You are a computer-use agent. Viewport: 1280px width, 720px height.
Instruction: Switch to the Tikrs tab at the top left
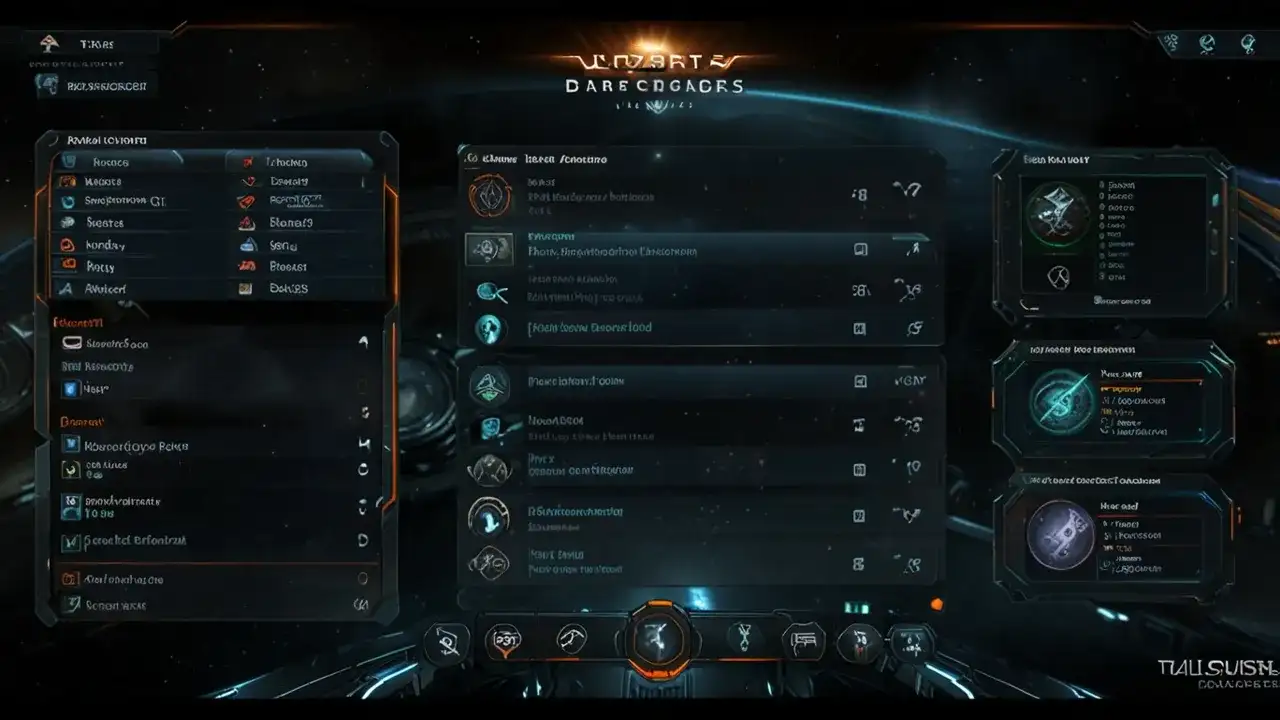coord(90,43)
